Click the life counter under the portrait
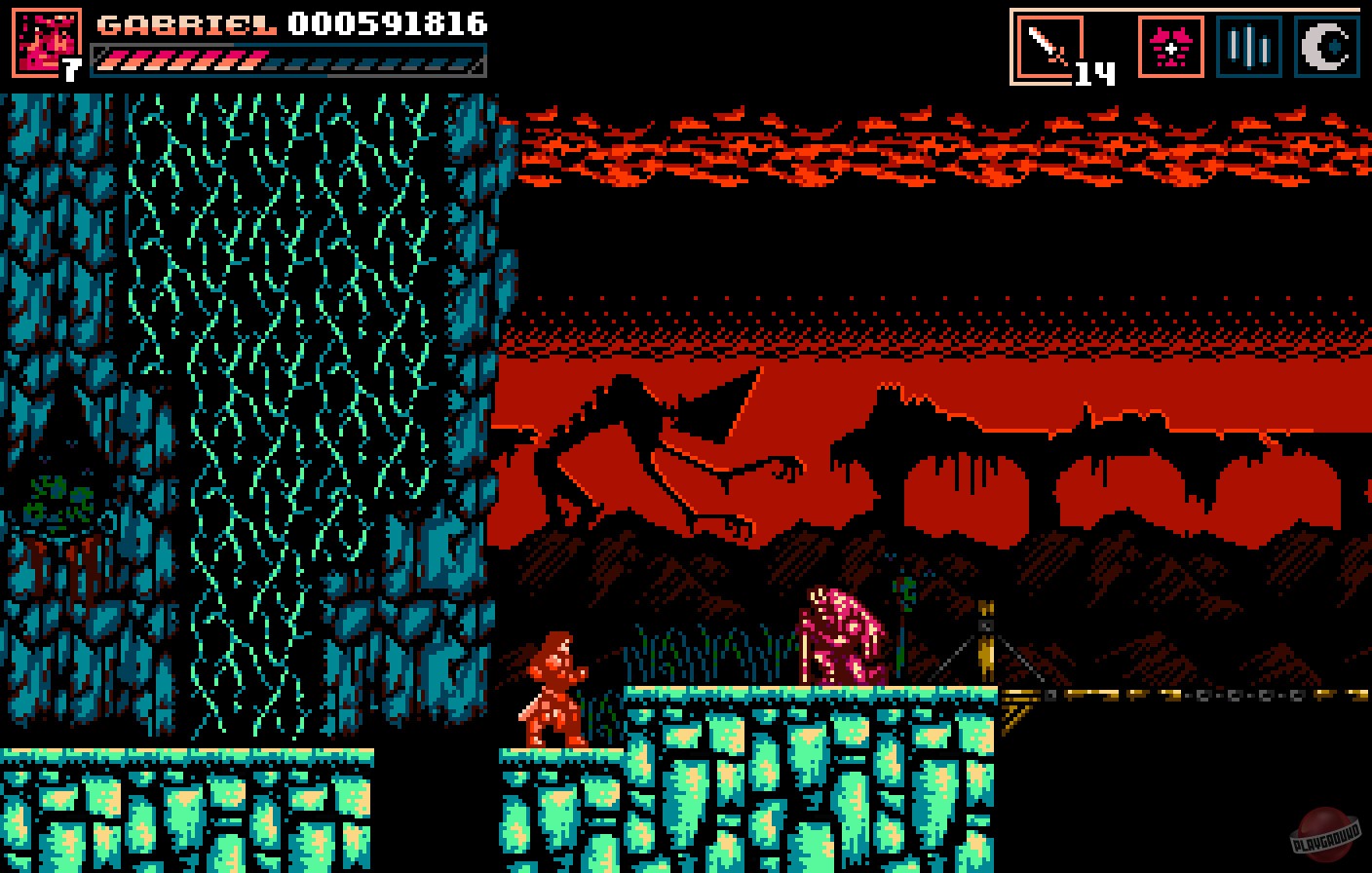The width and height of the screenshot is (1372, 873). click(x=71, y=69)
